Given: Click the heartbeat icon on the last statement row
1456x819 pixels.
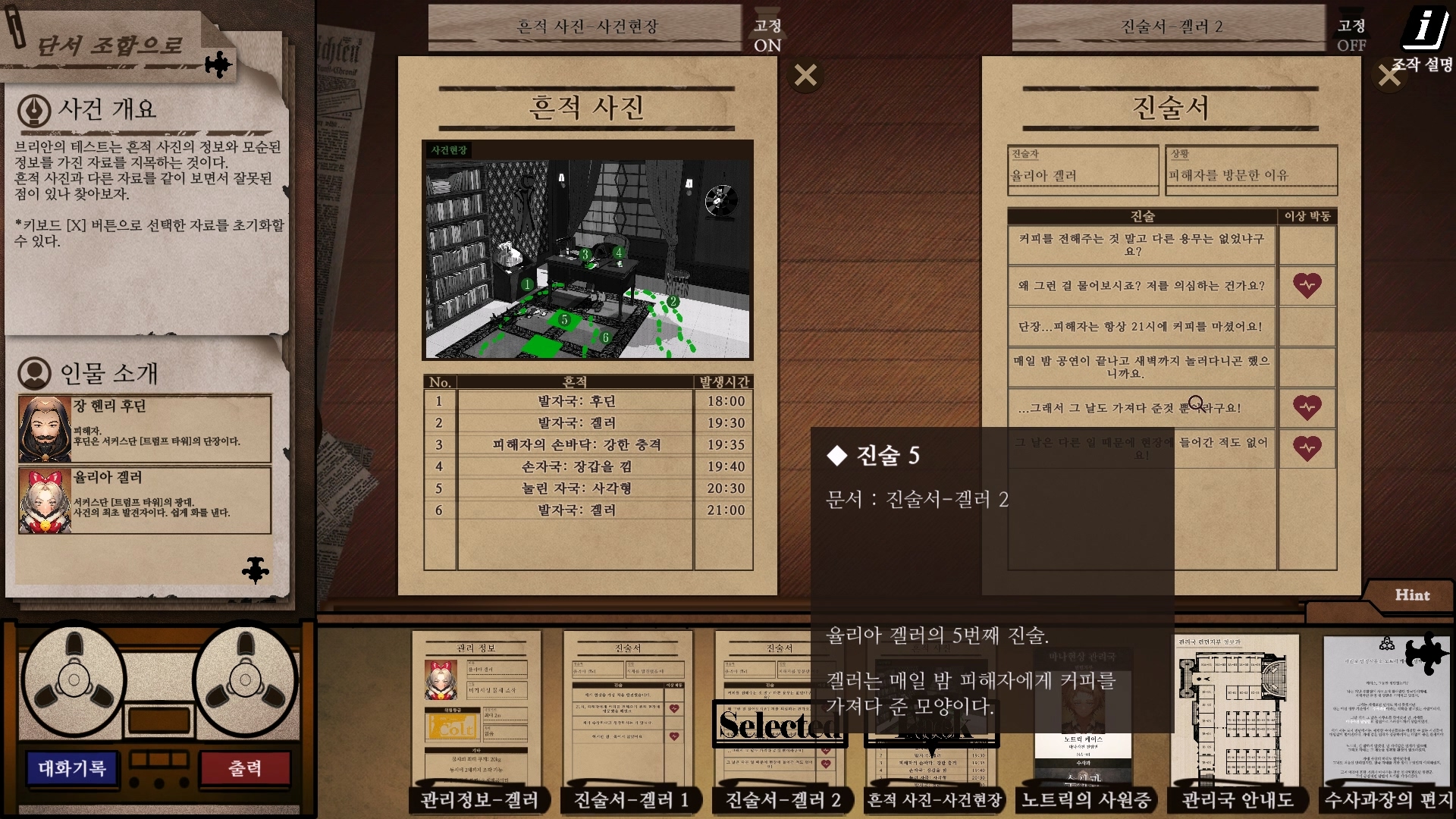Looking at the screenshot, I should 1307,448.
